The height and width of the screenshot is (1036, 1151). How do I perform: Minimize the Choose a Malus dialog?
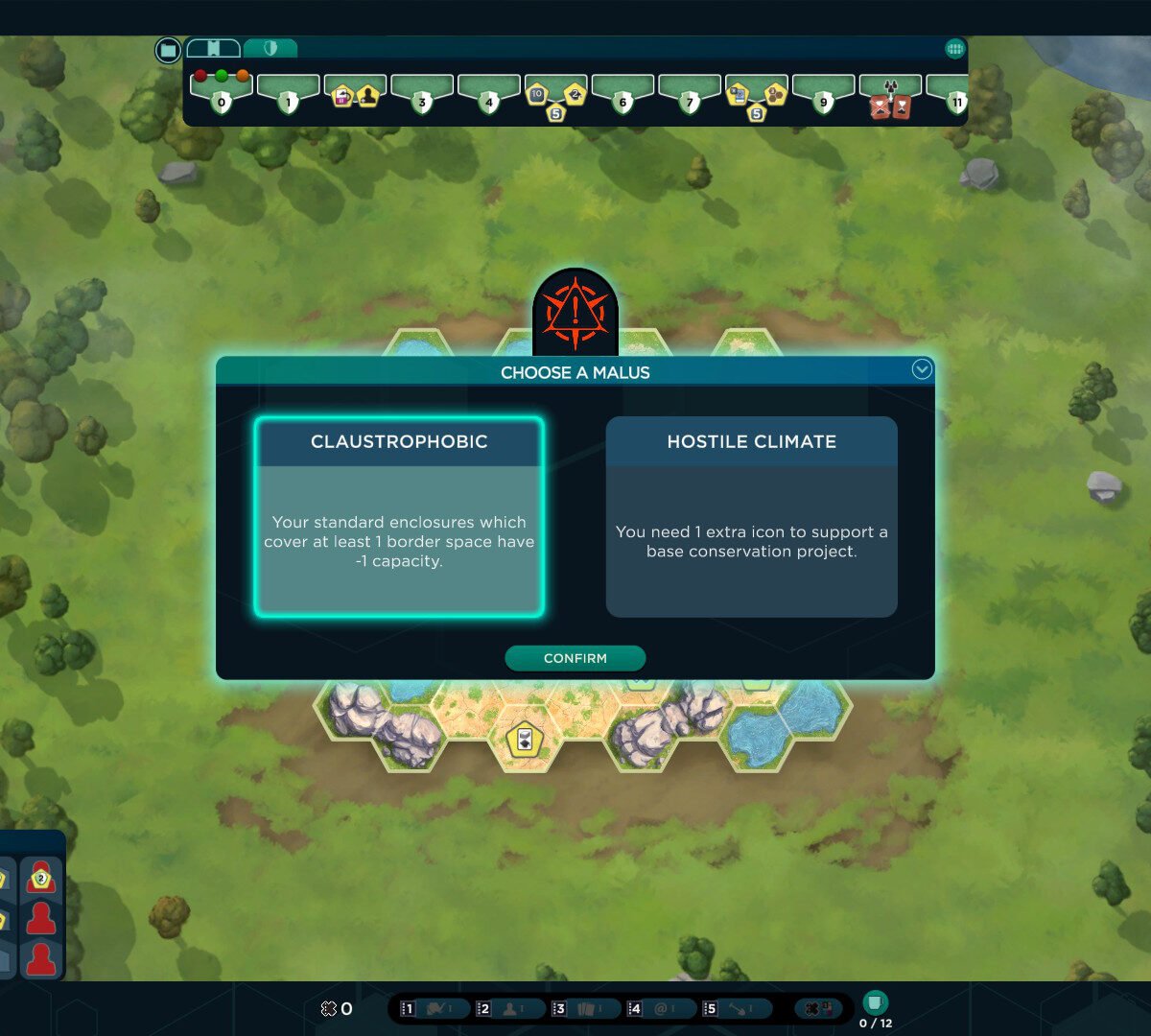coord(922,369)
